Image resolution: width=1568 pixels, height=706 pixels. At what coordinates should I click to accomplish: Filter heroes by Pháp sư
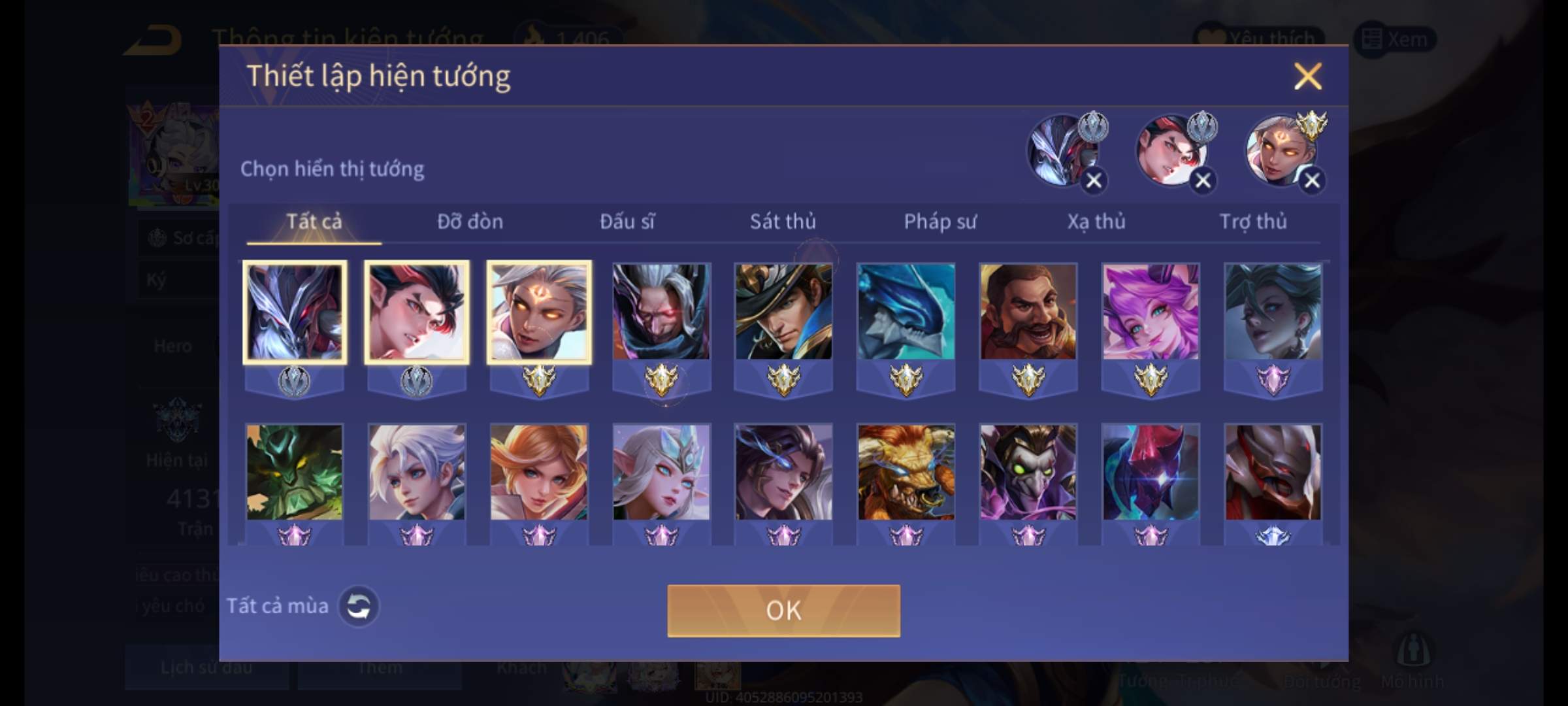coord(939,222)
